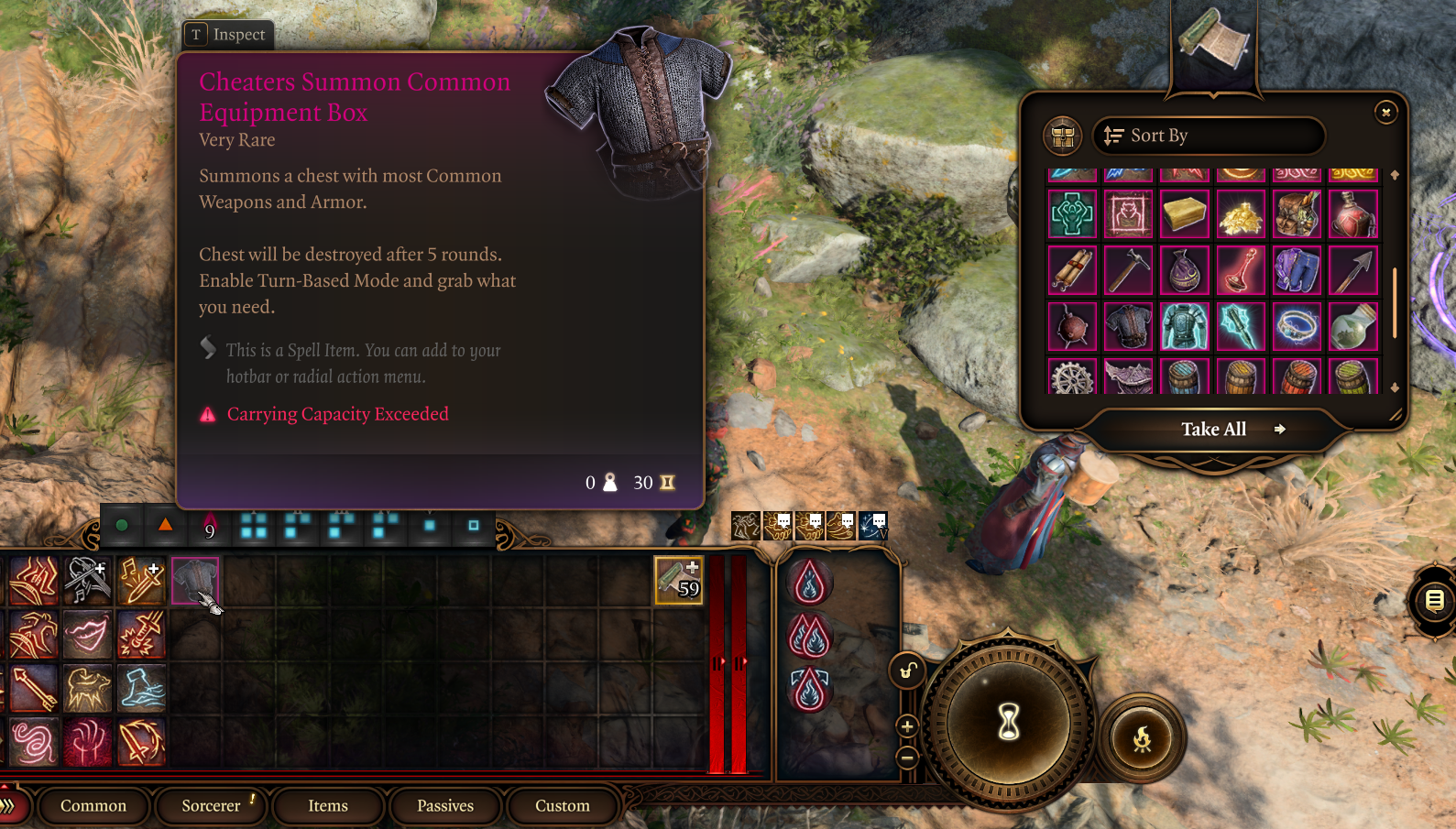Toggle the hotbar lock icon
The height and width of the screenshot is (829, 1456).
(907, 671)
